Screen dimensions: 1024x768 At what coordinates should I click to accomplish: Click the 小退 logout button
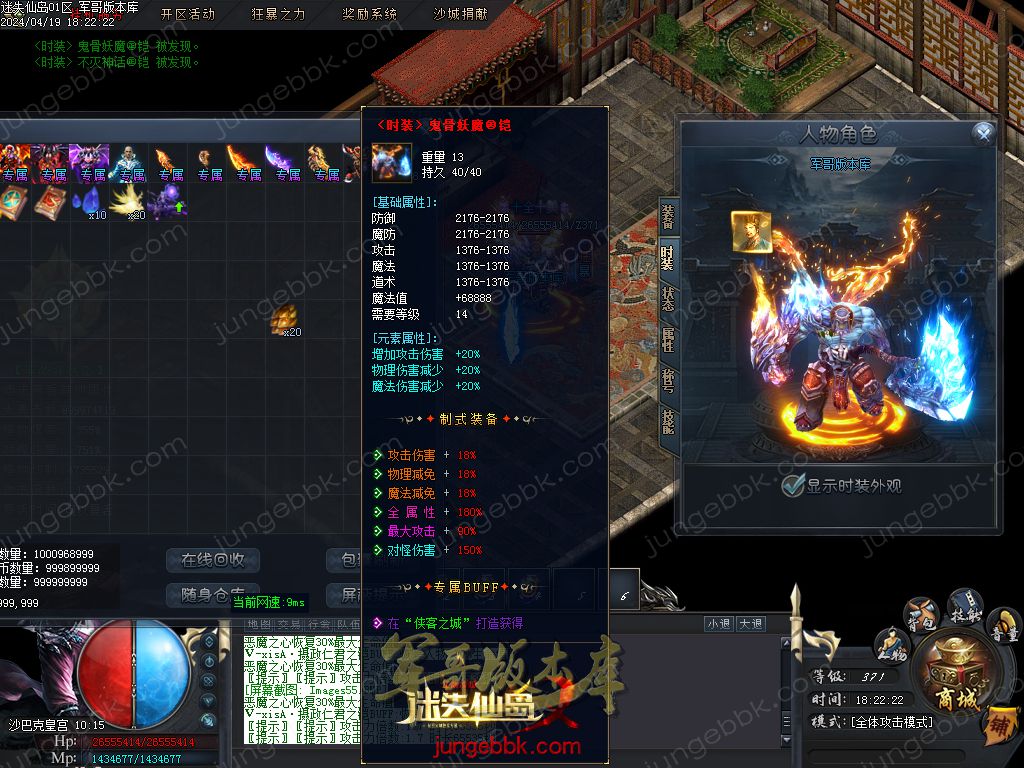718,624
